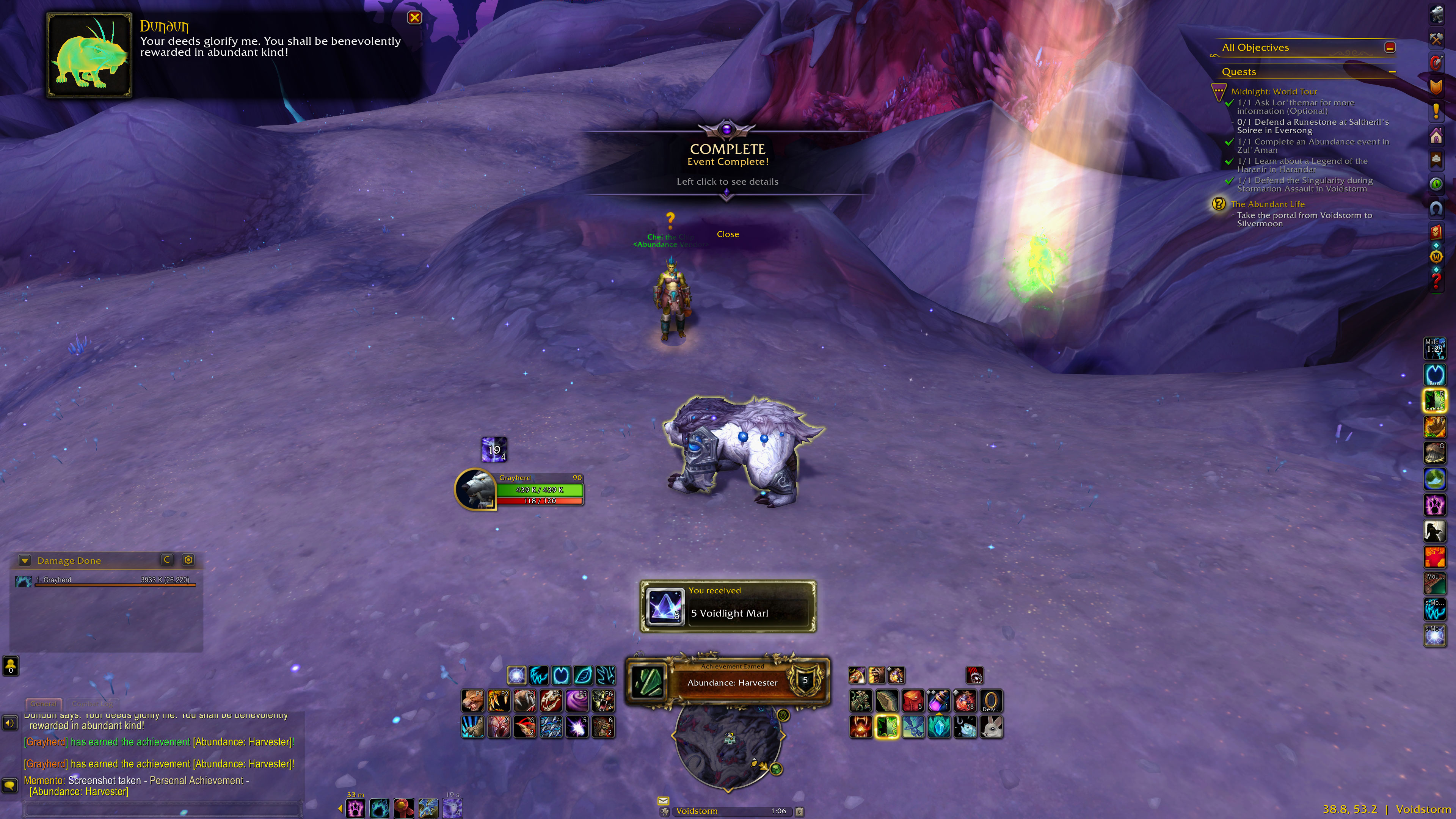Collapse the All Objectives tracker
The width and height of the screenshot is (1456, 819).
click(1390, 47)
